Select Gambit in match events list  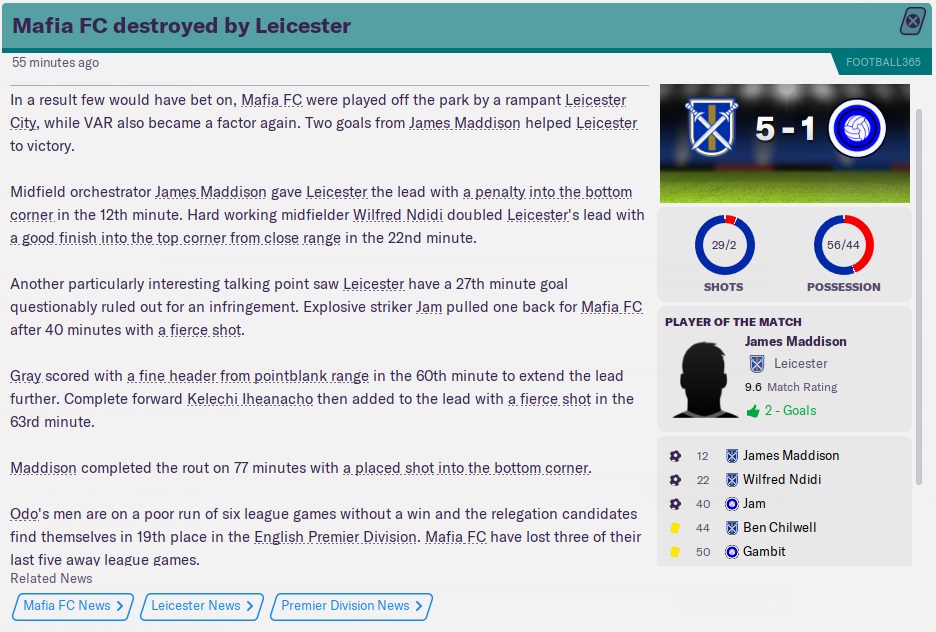(764, 551)
